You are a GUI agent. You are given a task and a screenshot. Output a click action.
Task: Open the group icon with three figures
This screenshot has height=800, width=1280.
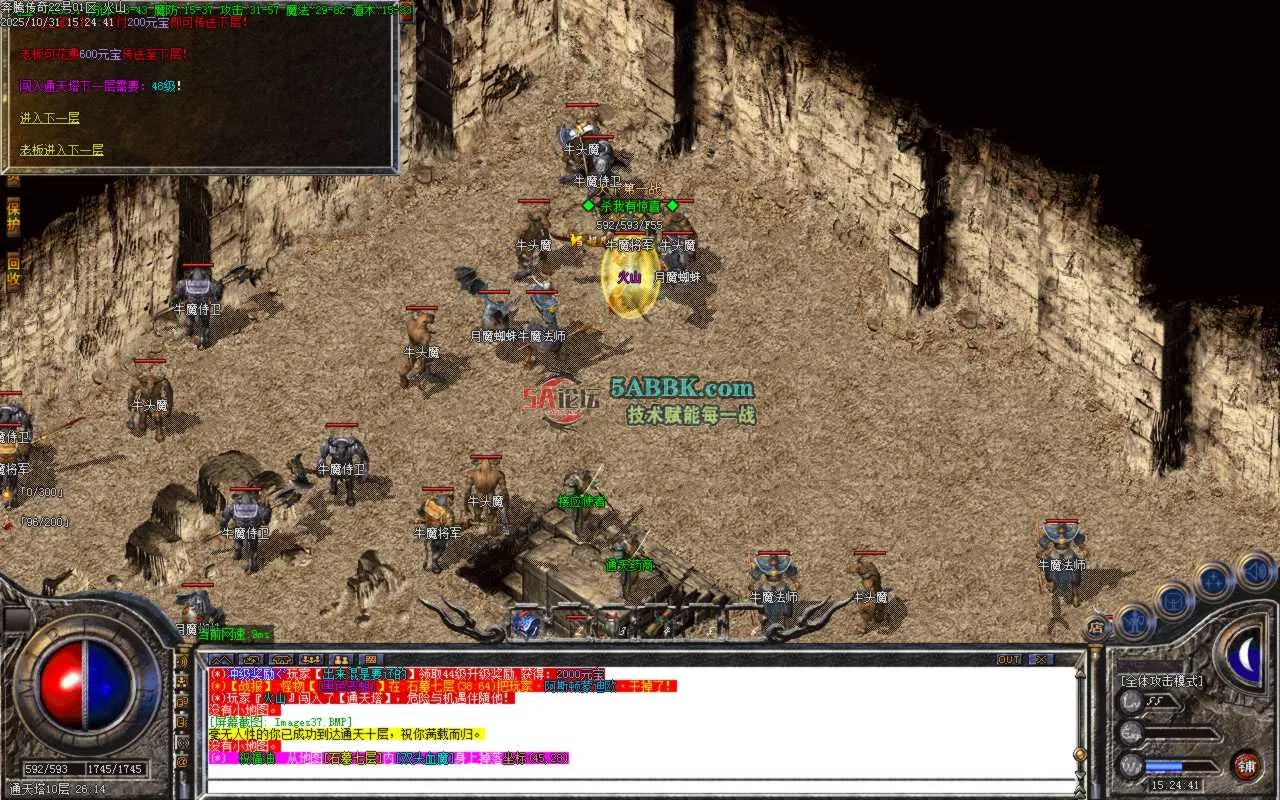[x=311, y=659]
